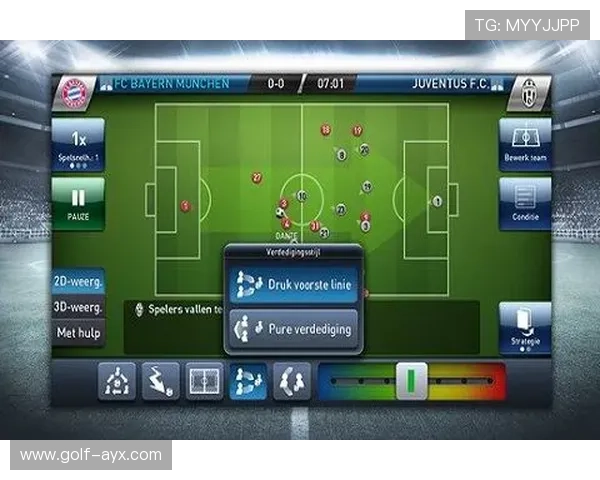The image size is (600, 480).
Task: Change the 1x game speed setting
Action: (x=78, y=145)
